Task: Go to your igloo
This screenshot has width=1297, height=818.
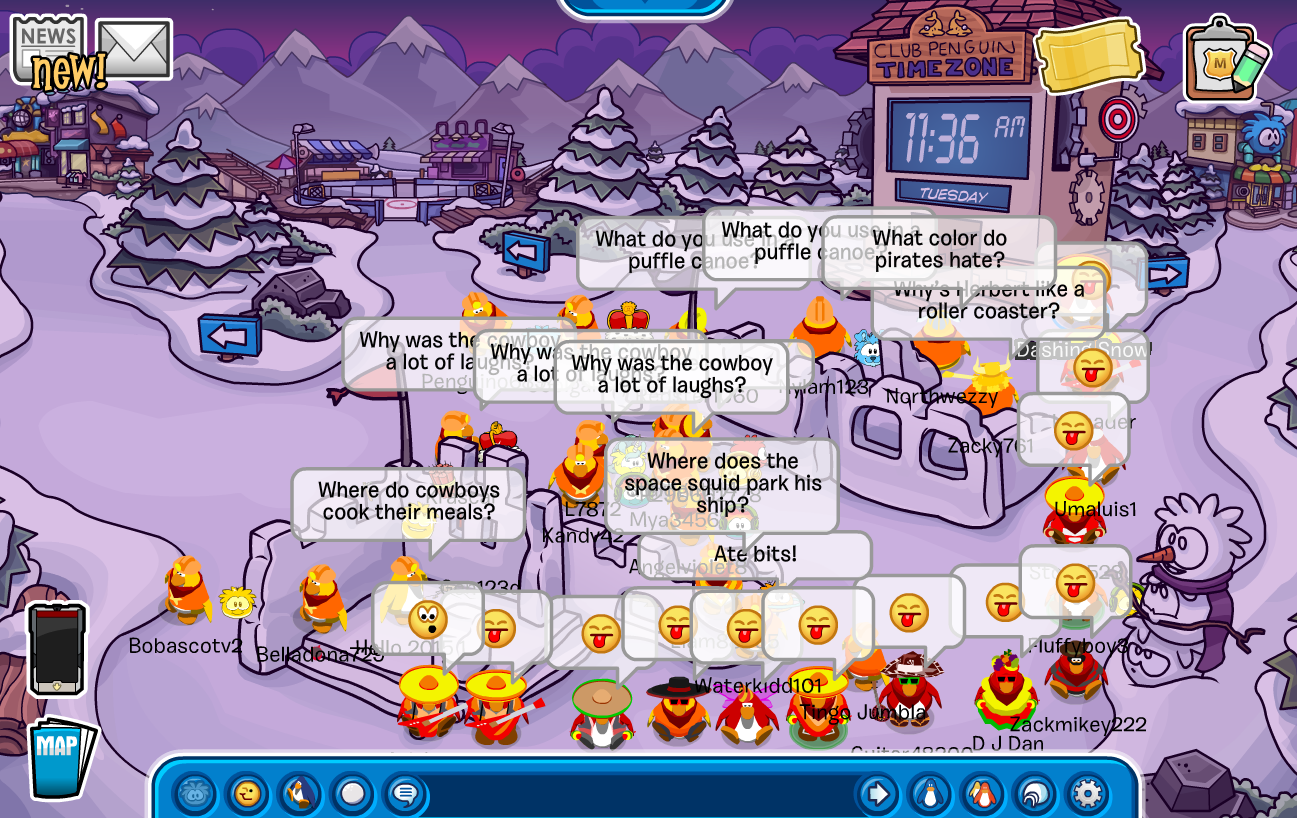Action: point(1035,795)
